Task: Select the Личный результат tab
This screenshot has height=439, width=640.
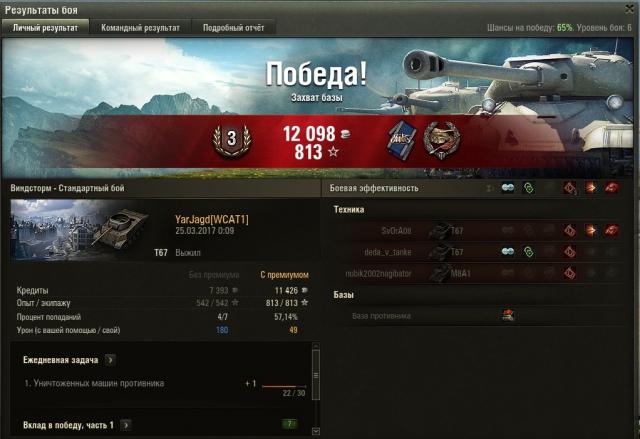Action: tap(45, 28)
